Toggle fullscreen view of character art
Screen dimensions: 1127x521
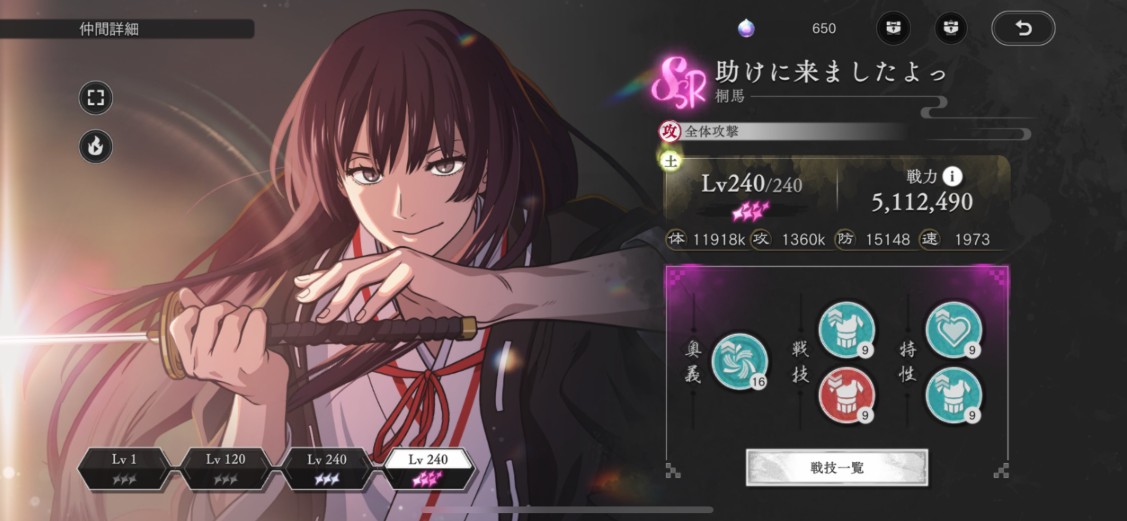pyautogui.click(x=96, y=97)
